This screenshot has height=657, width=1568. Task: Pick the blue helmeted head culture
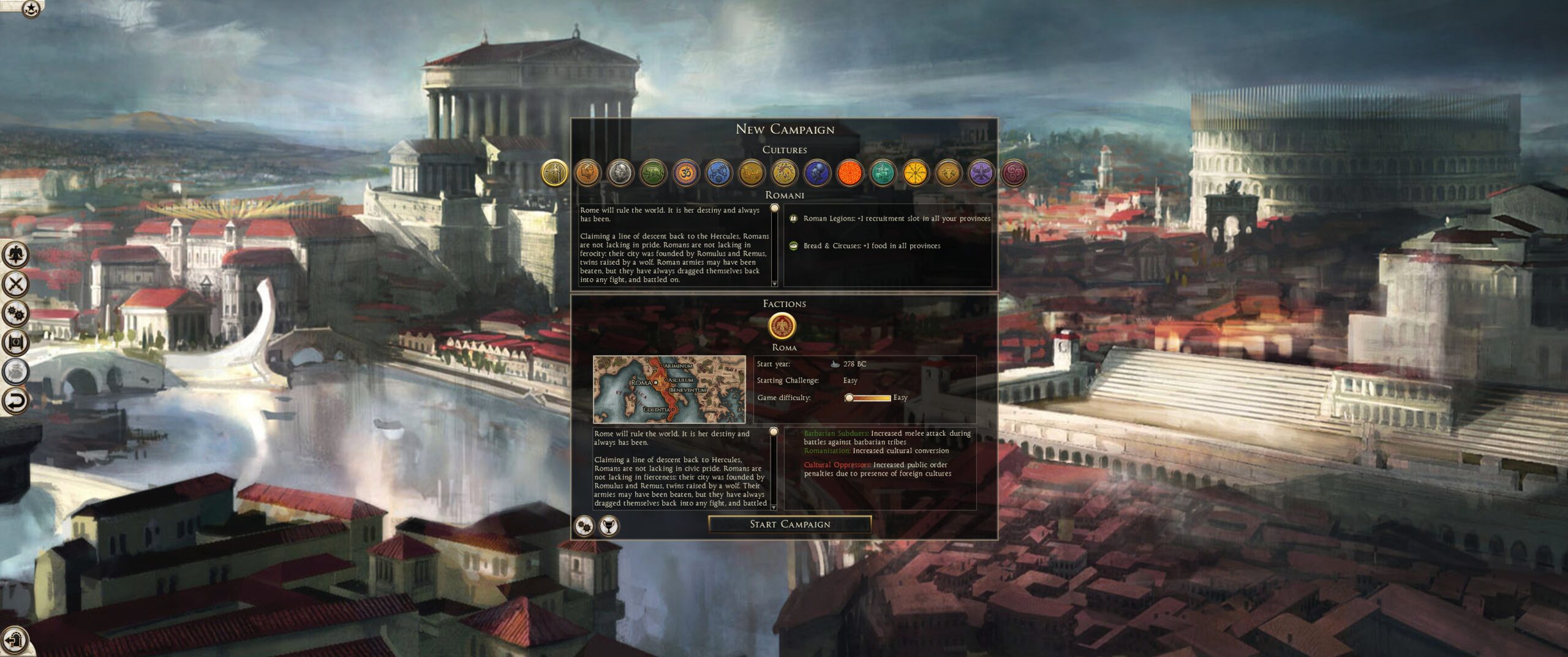(817, 173)
